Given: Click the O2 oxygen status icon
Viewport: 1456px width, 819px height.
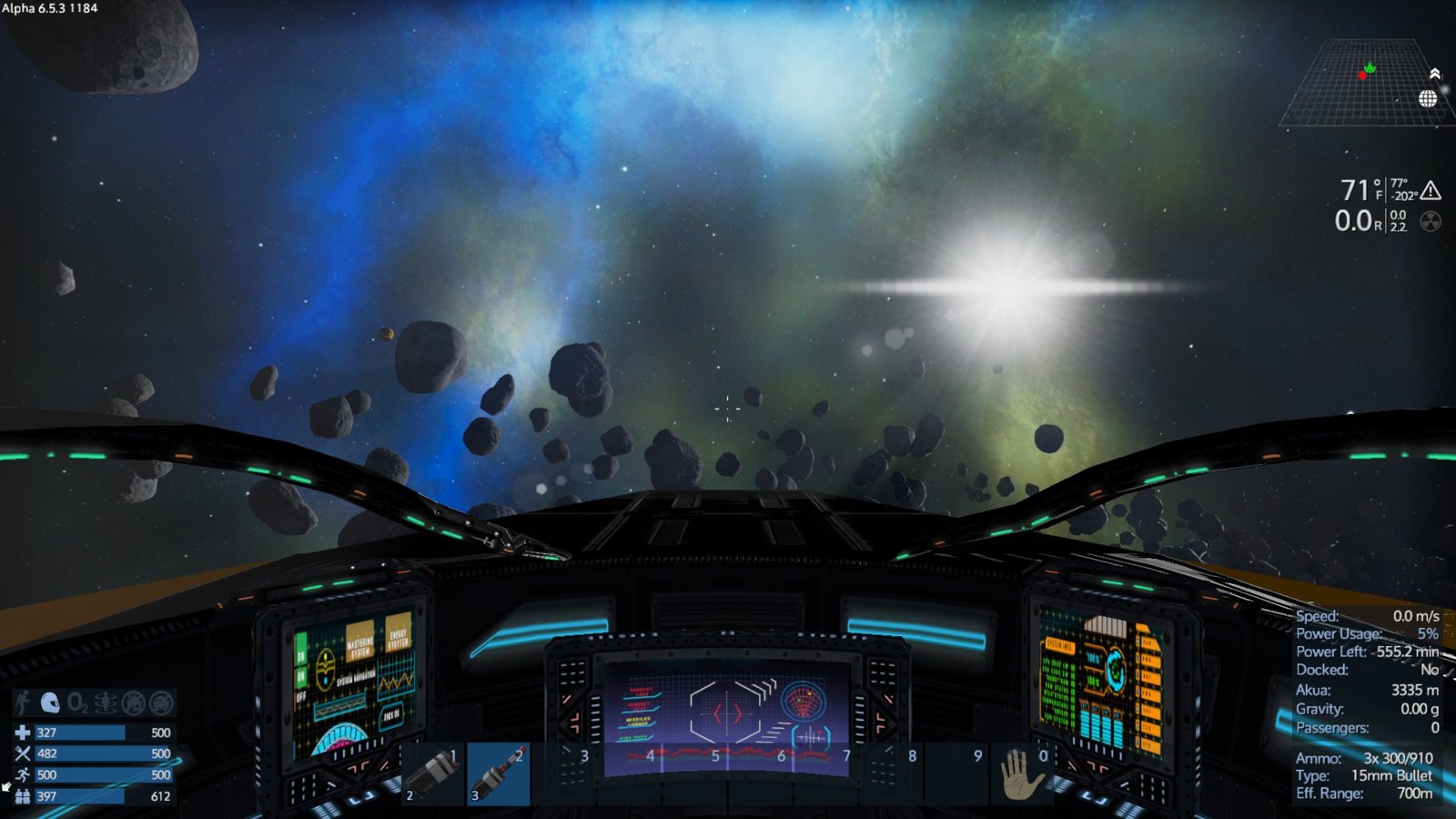Looking at the screenshot, I should pyautogui.click(x=77, y=703).
